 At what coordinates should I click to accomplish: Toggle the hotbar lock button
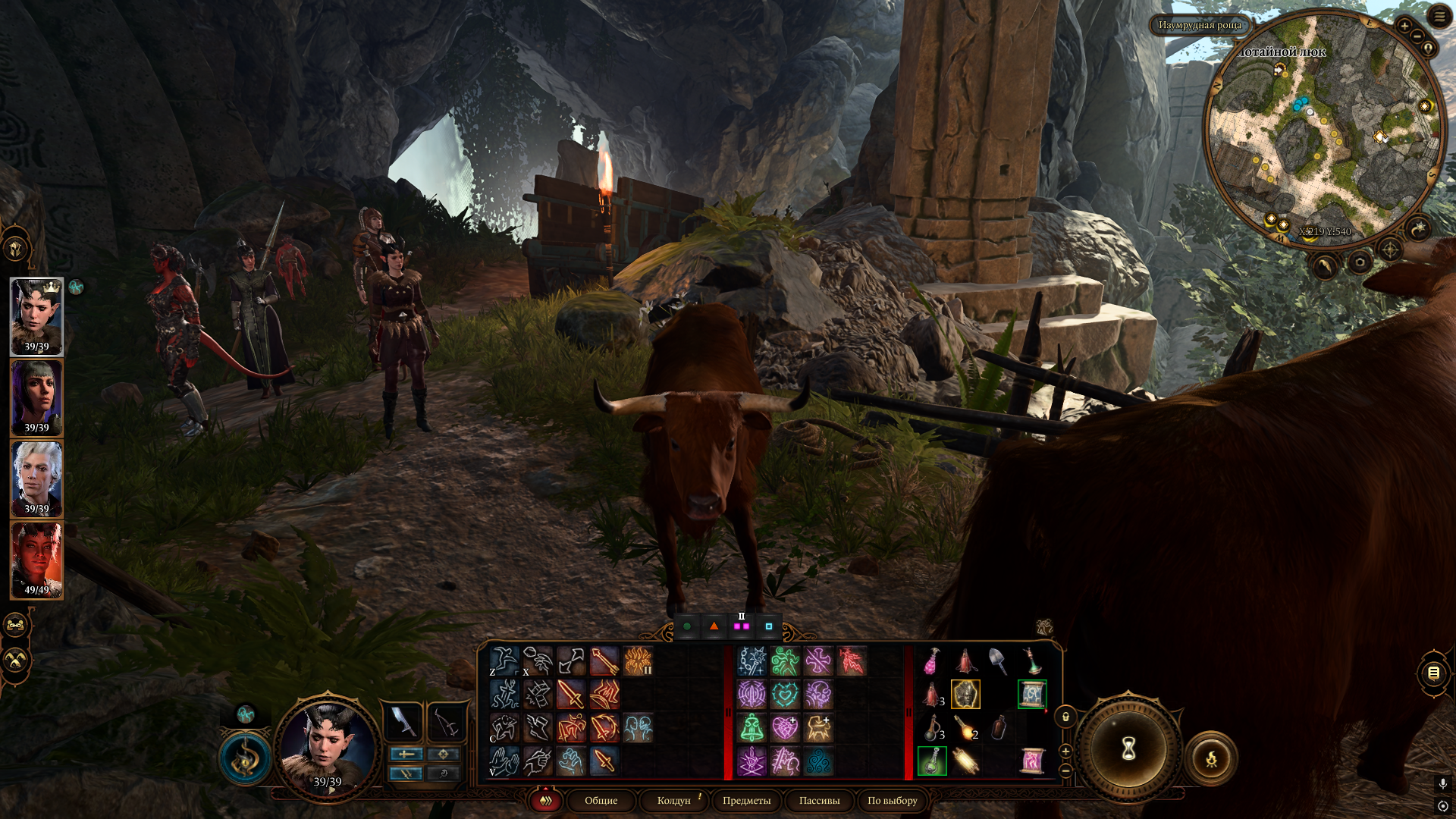1065,717
